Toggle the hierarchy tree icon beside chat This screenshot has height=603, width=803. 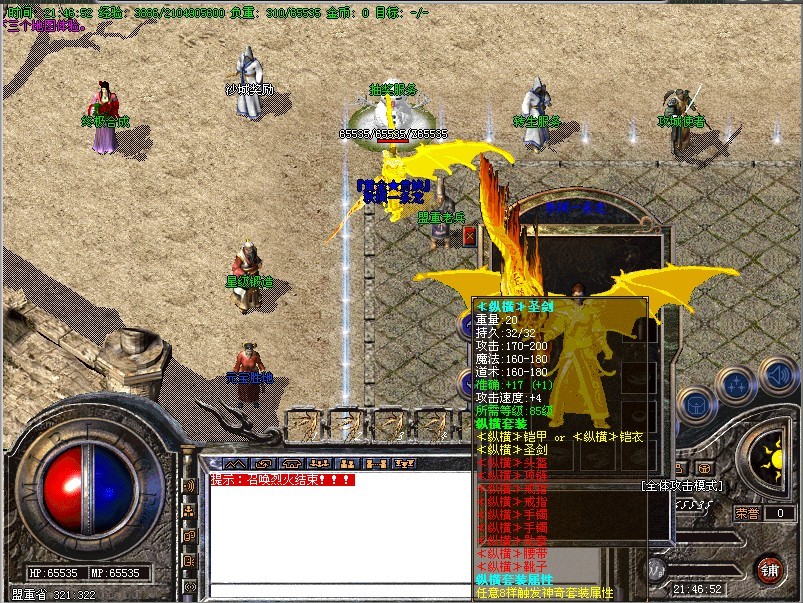pos(189,511)
